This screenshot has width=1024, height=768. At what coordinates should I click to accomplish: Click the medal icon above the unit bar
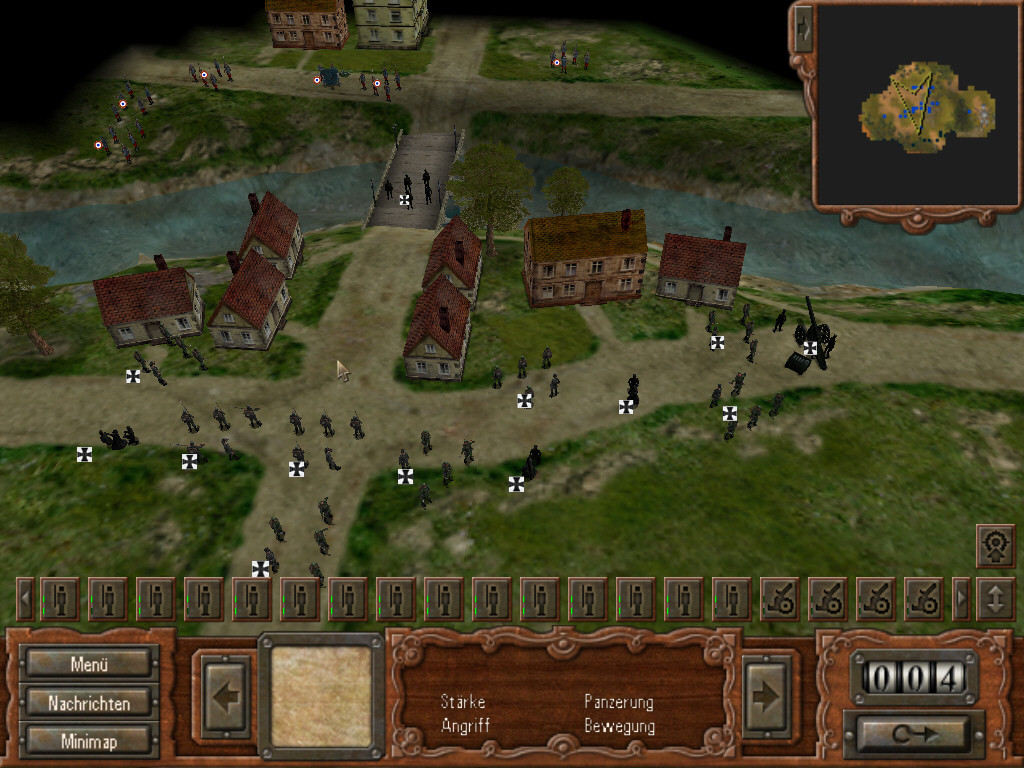(994, 545)
